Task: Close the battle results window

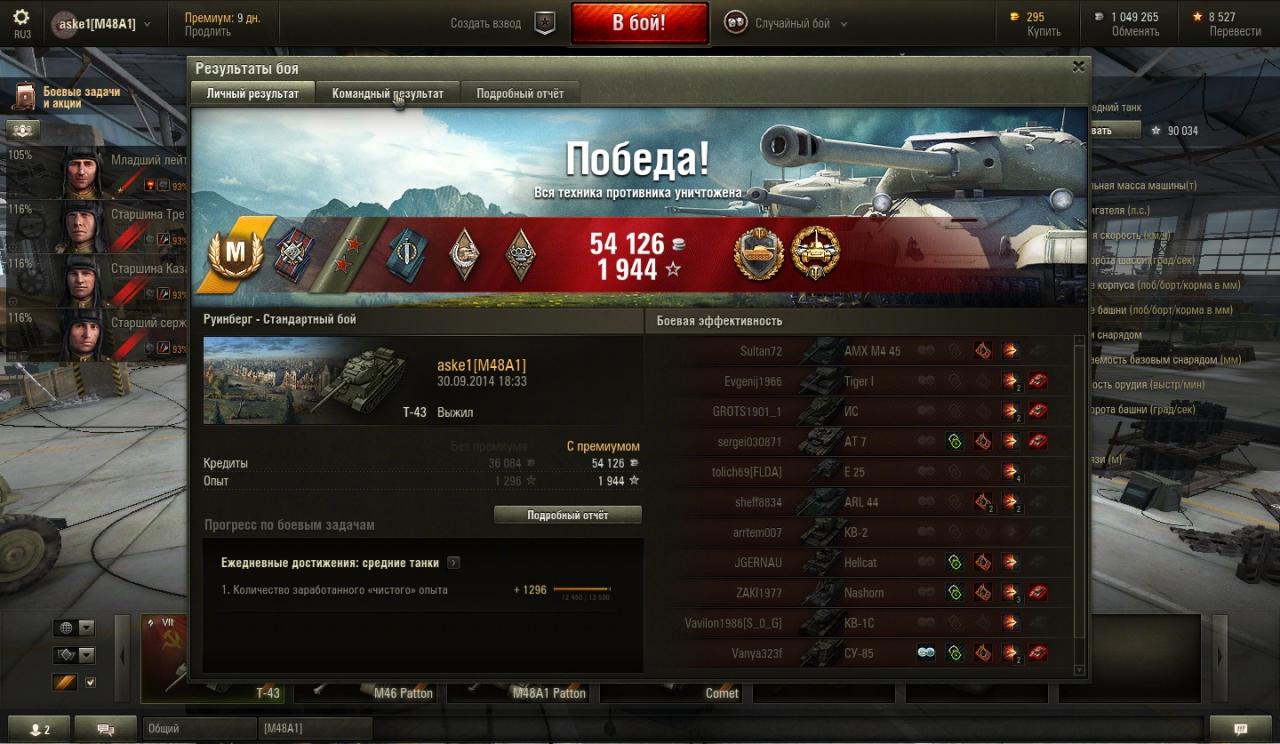Action: pyautogui.click(x=1078, y=67)
